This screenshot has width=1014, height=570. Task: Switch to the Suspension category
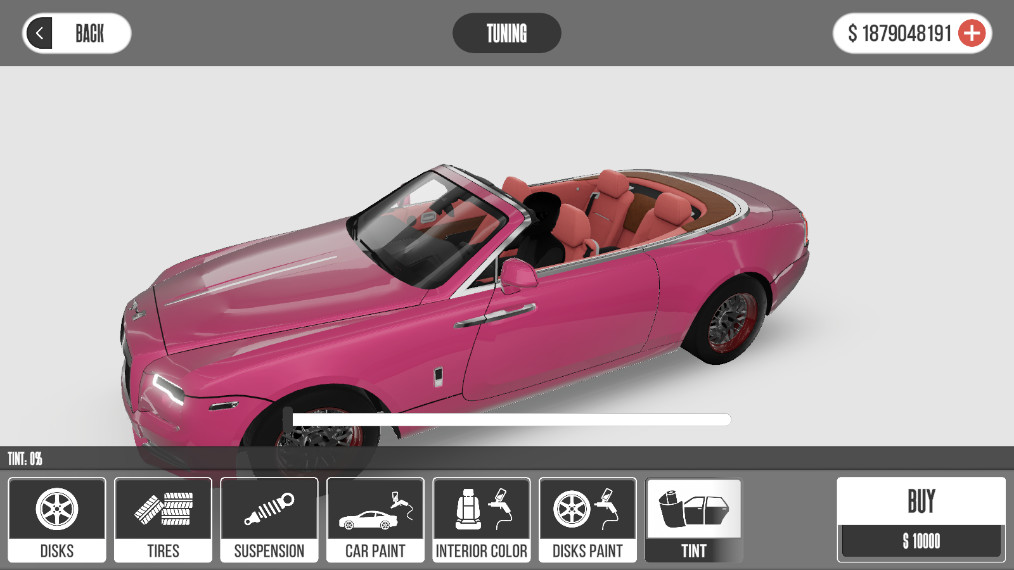pyautogui.click(x=269, y=519)
